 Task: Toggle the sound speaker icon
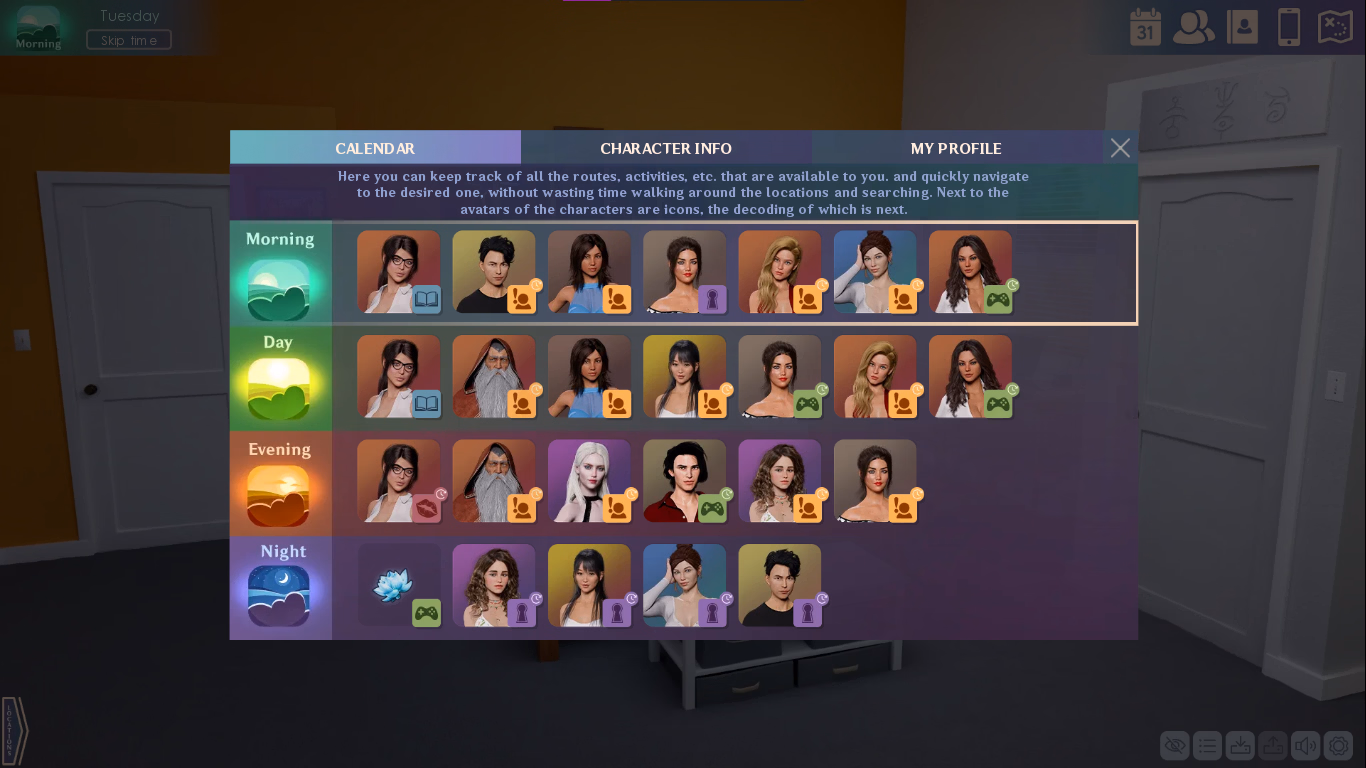(1305, 745)
